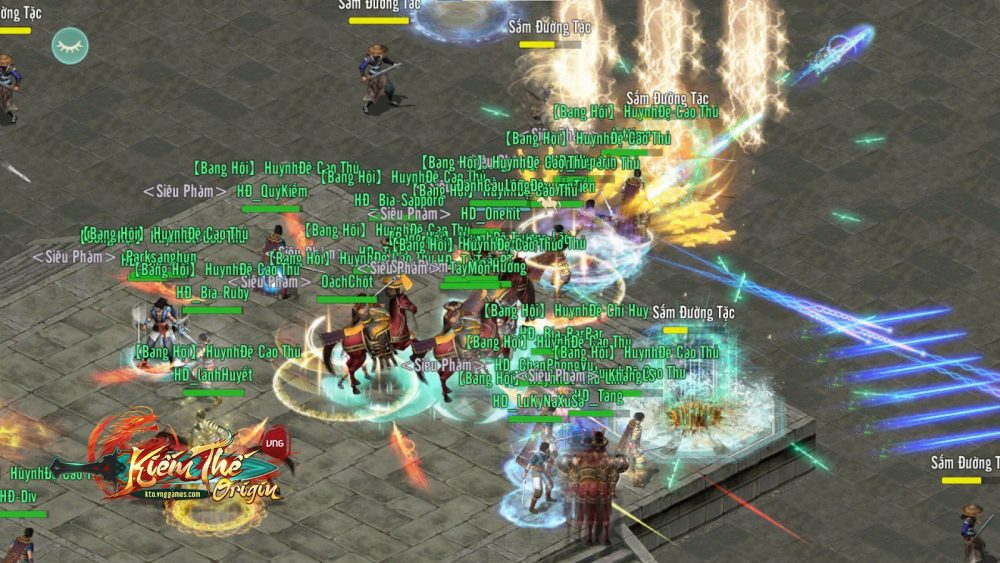Toggle the closed-eye interface visibility button
This screenshot has height=563, width=1000.
(70, 46)
